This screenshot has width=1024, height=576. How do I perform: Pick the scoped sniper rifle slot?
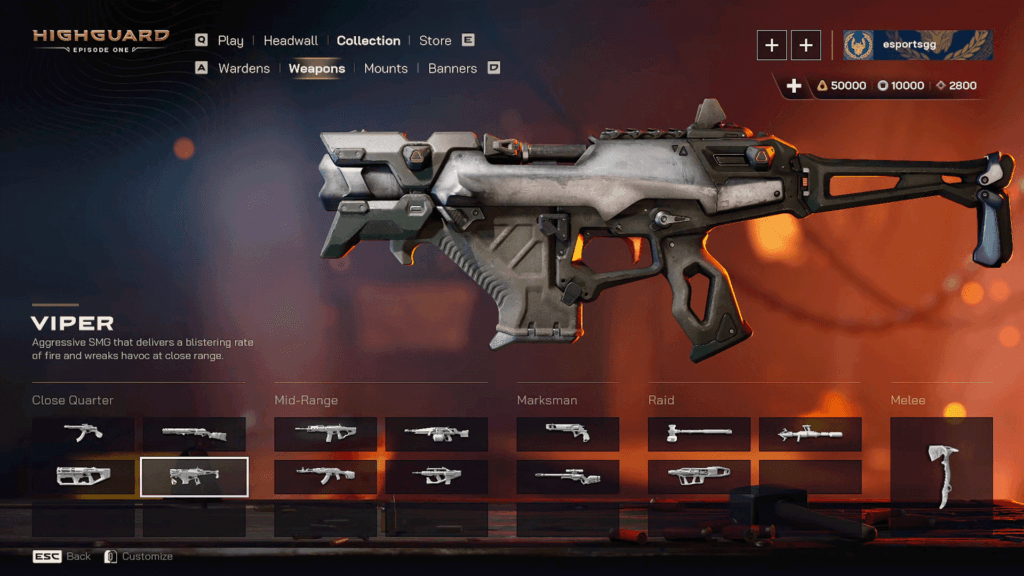[x=568, y=477]
